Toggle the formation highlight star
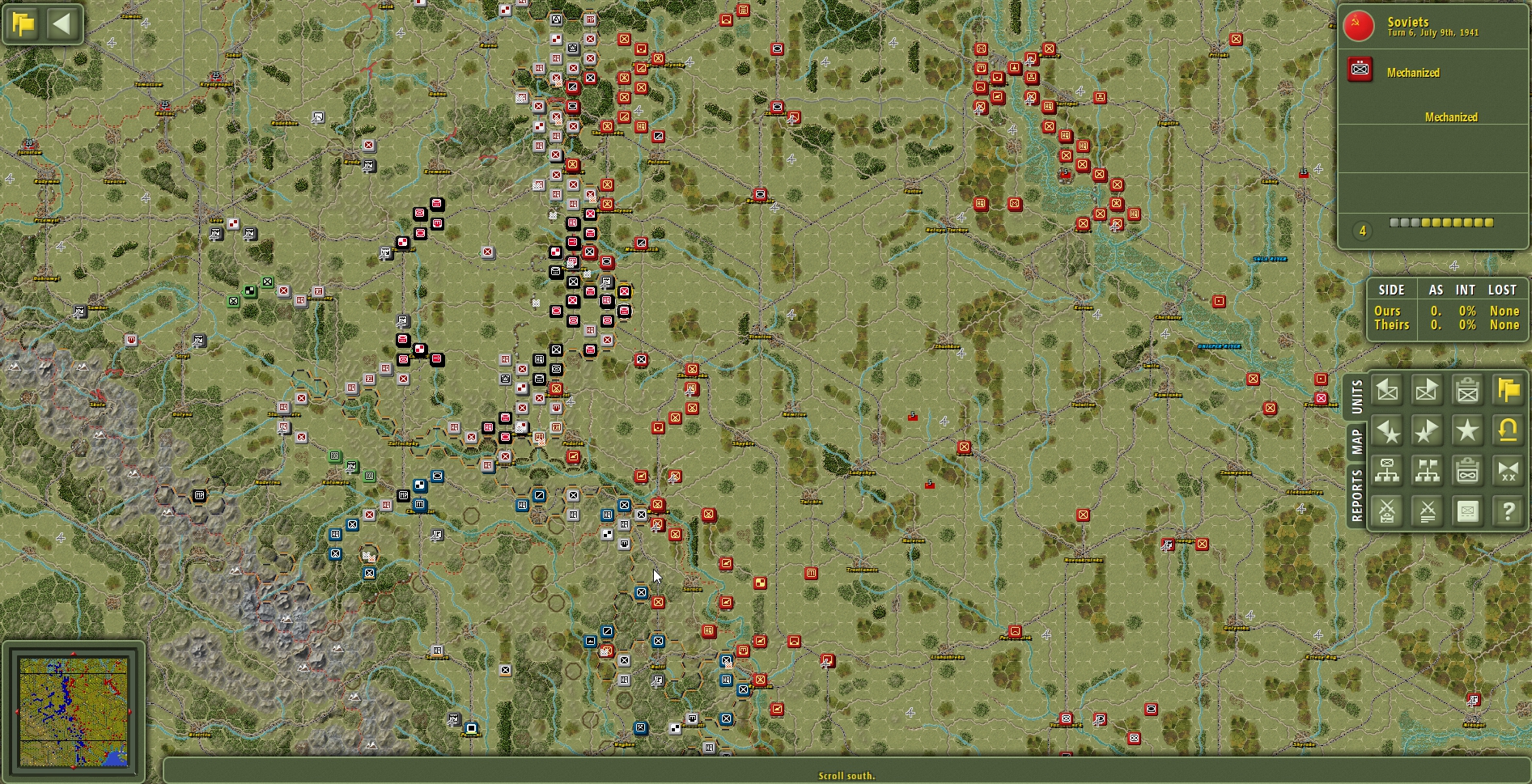1532x784 pixels. point(1466,430)
